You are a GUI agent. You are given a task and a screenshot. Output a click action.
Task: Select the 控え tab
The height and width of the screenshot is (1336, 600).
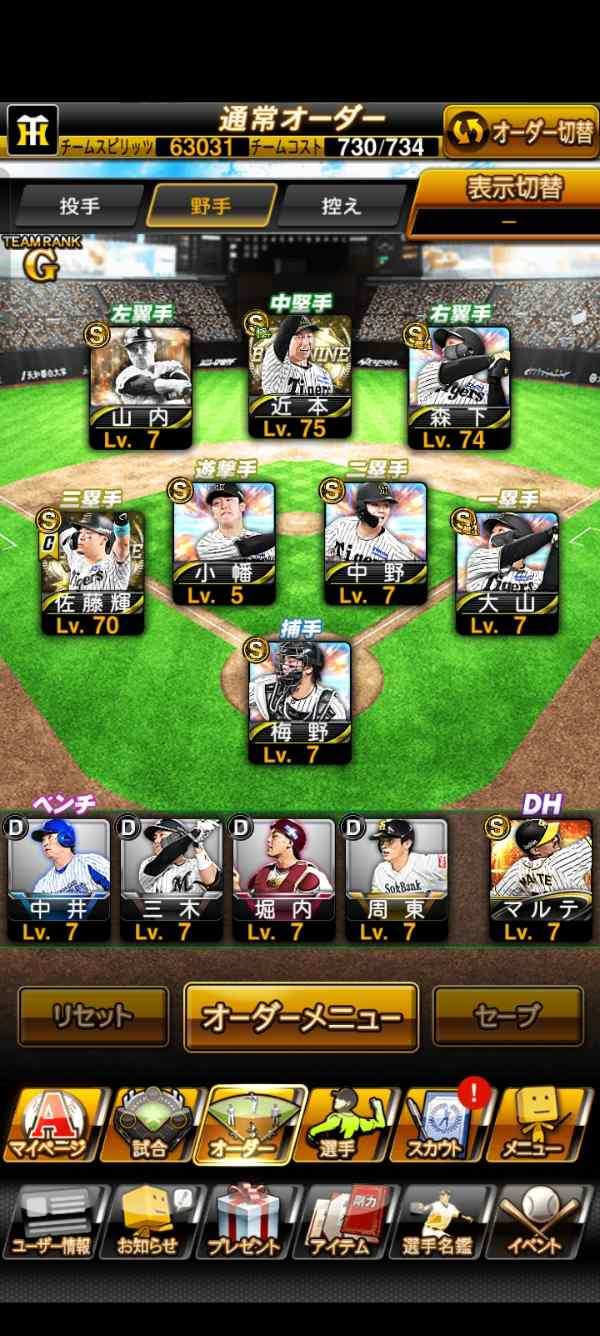[341, 206]
